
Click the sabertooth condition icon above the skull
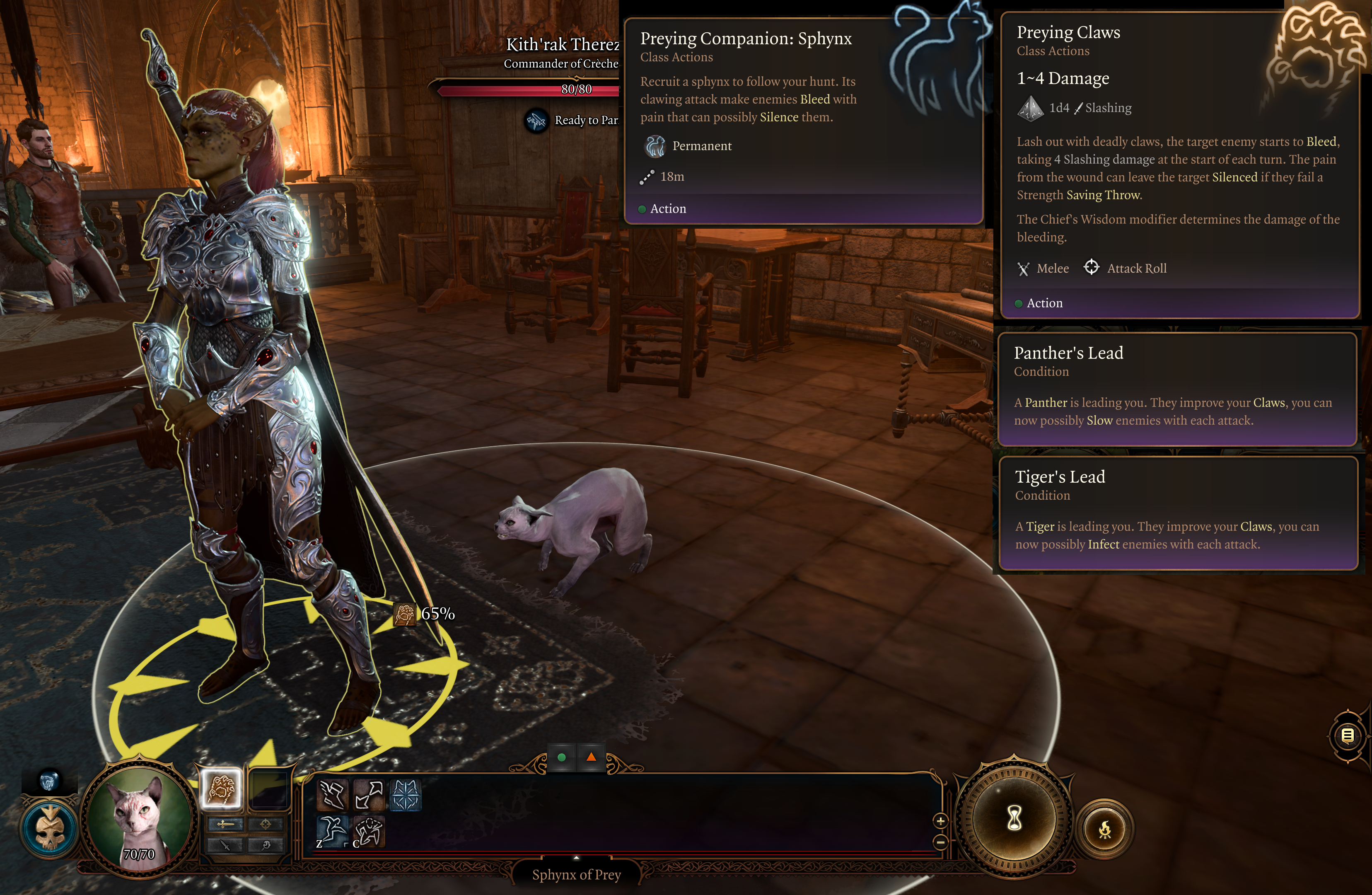[49, 781]
